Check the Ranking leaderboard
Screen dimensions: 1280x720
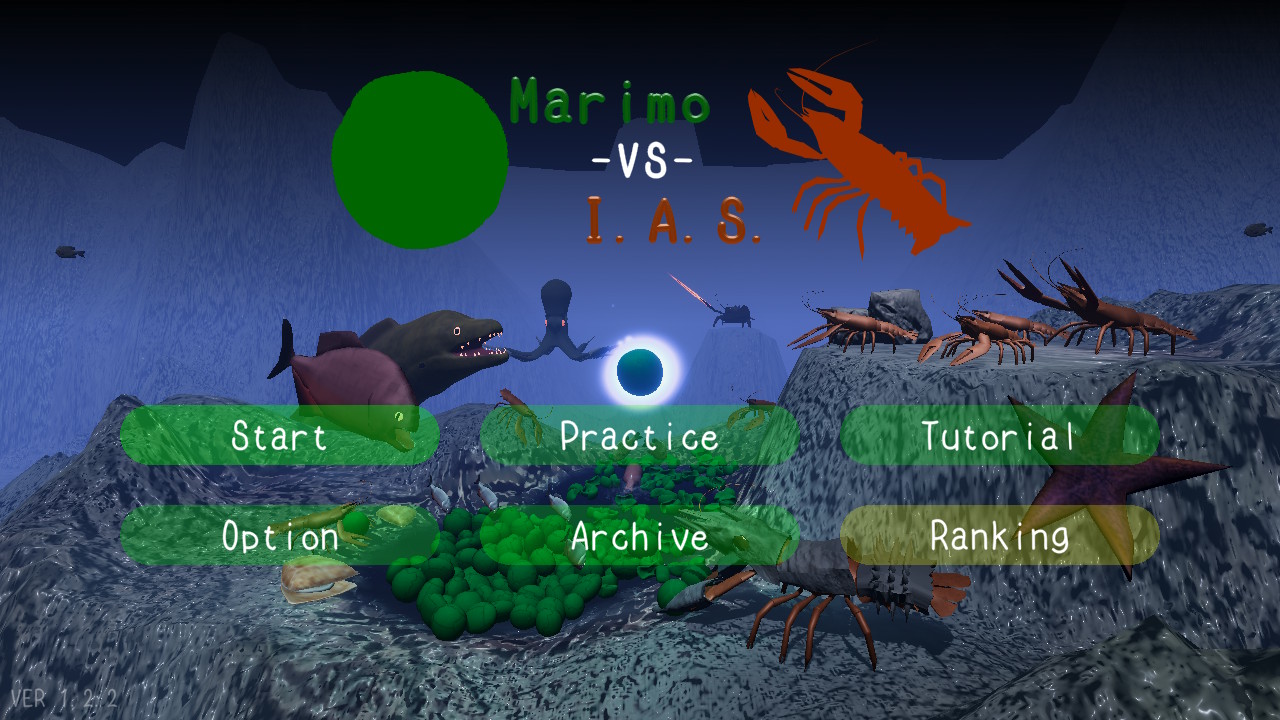point(1000,537)
